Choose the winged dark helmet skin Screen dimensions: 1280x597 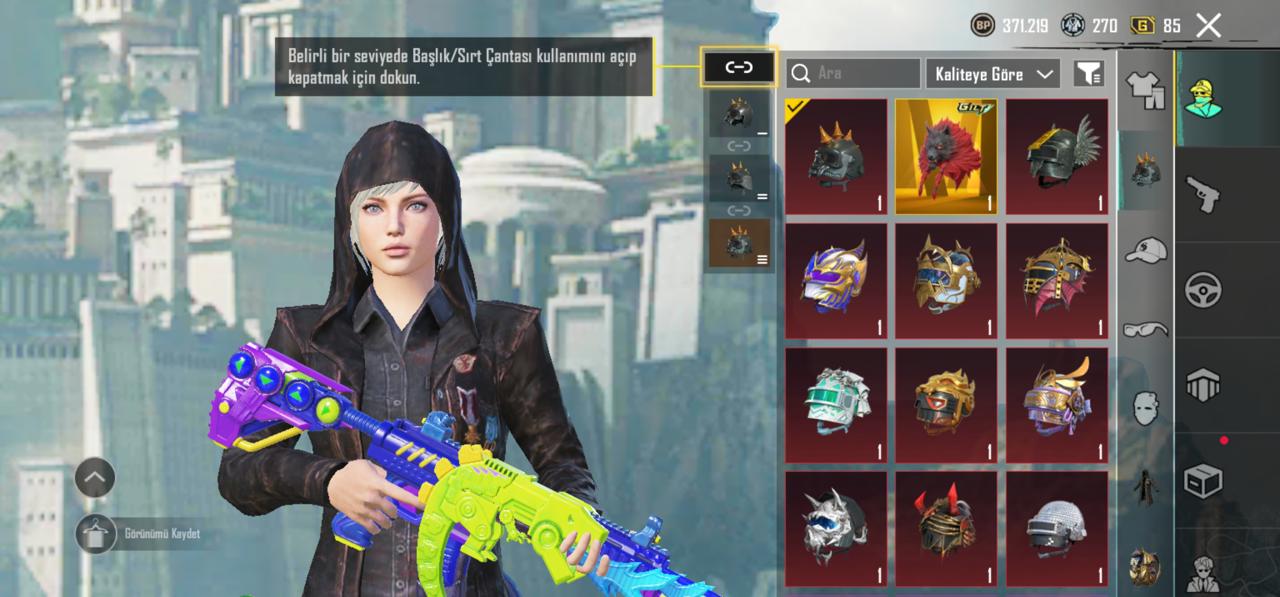pyautogui.click(x=1057, y=156)
